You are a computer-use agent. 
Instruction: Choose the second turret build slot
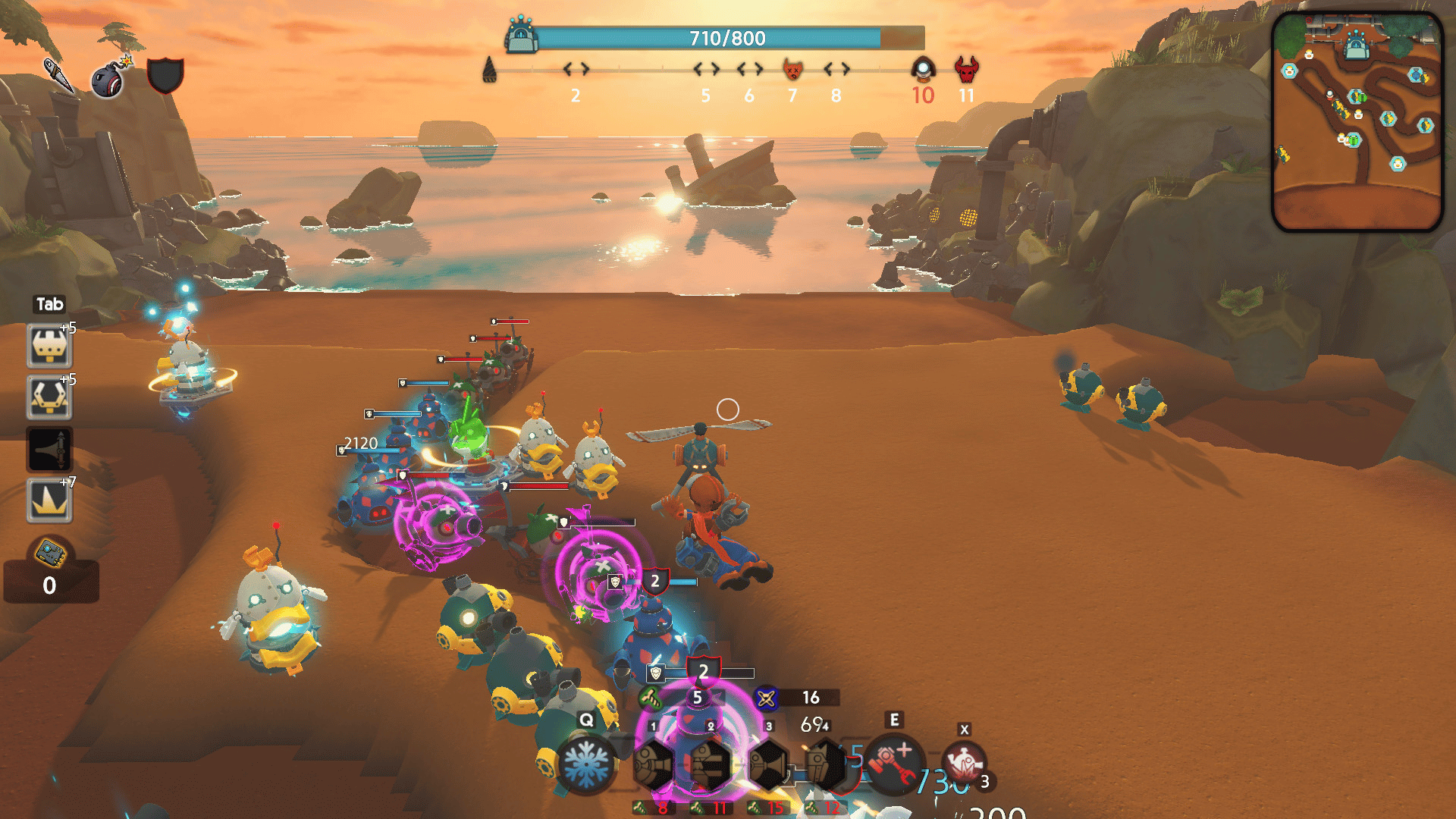(710, 764)
